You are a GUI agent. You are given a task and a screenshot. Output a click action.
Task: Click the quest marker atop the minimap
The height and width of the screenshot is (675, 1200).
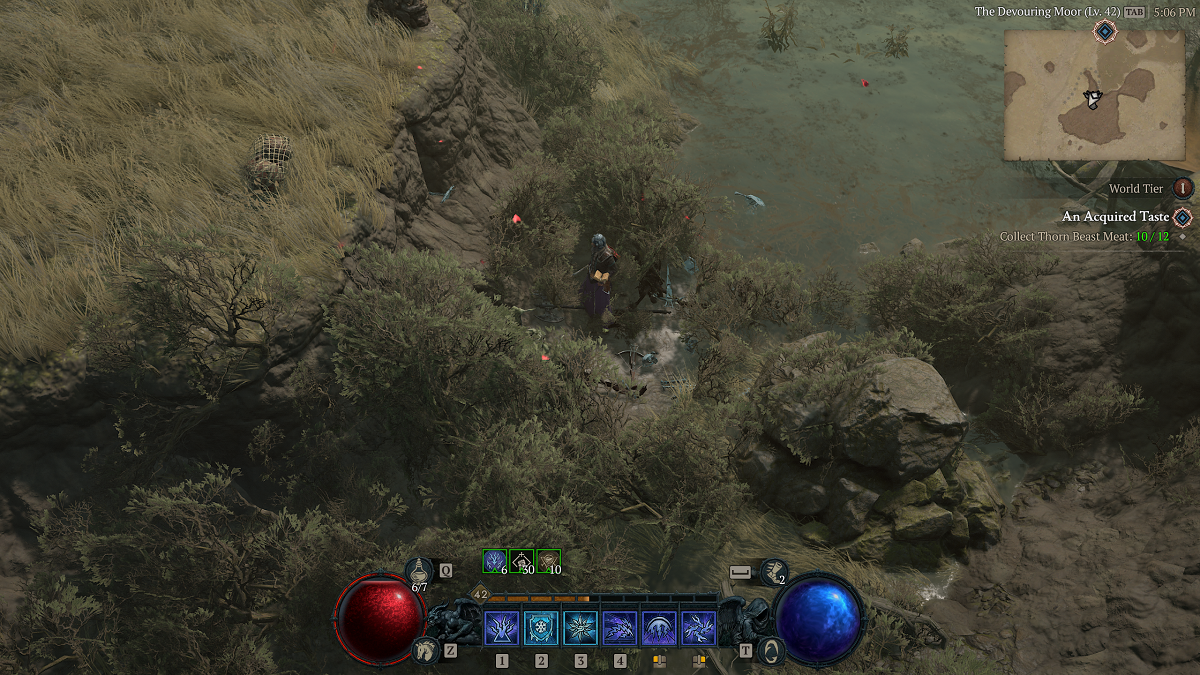coord(1104,32)
